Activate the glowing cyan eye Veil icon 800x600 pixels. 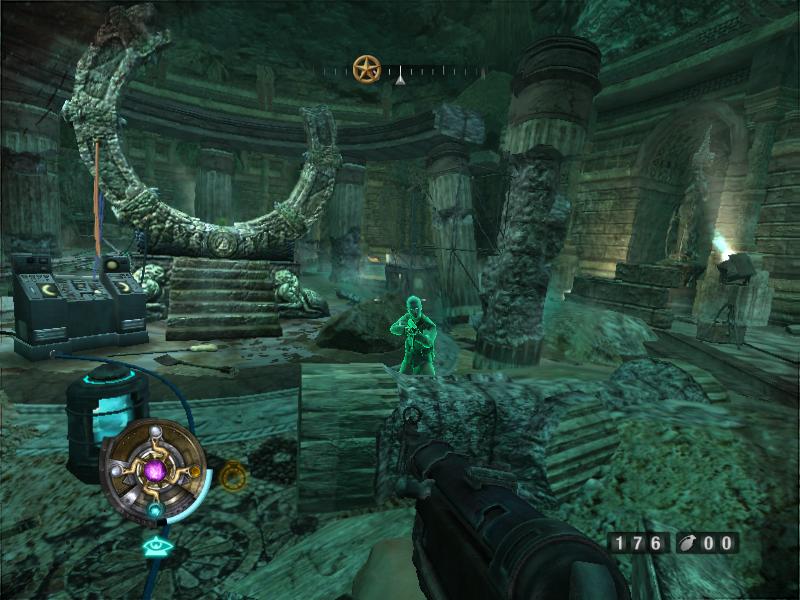155,546
